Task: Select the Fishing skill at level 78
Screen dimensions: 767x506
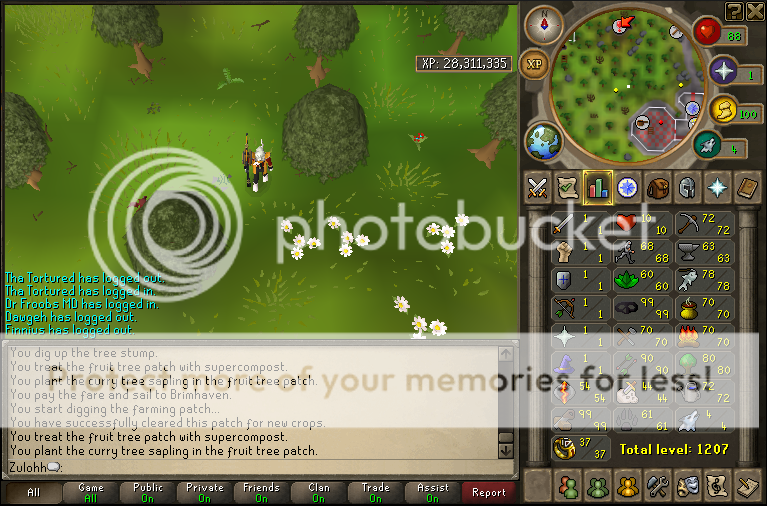Action: point(701,279)
